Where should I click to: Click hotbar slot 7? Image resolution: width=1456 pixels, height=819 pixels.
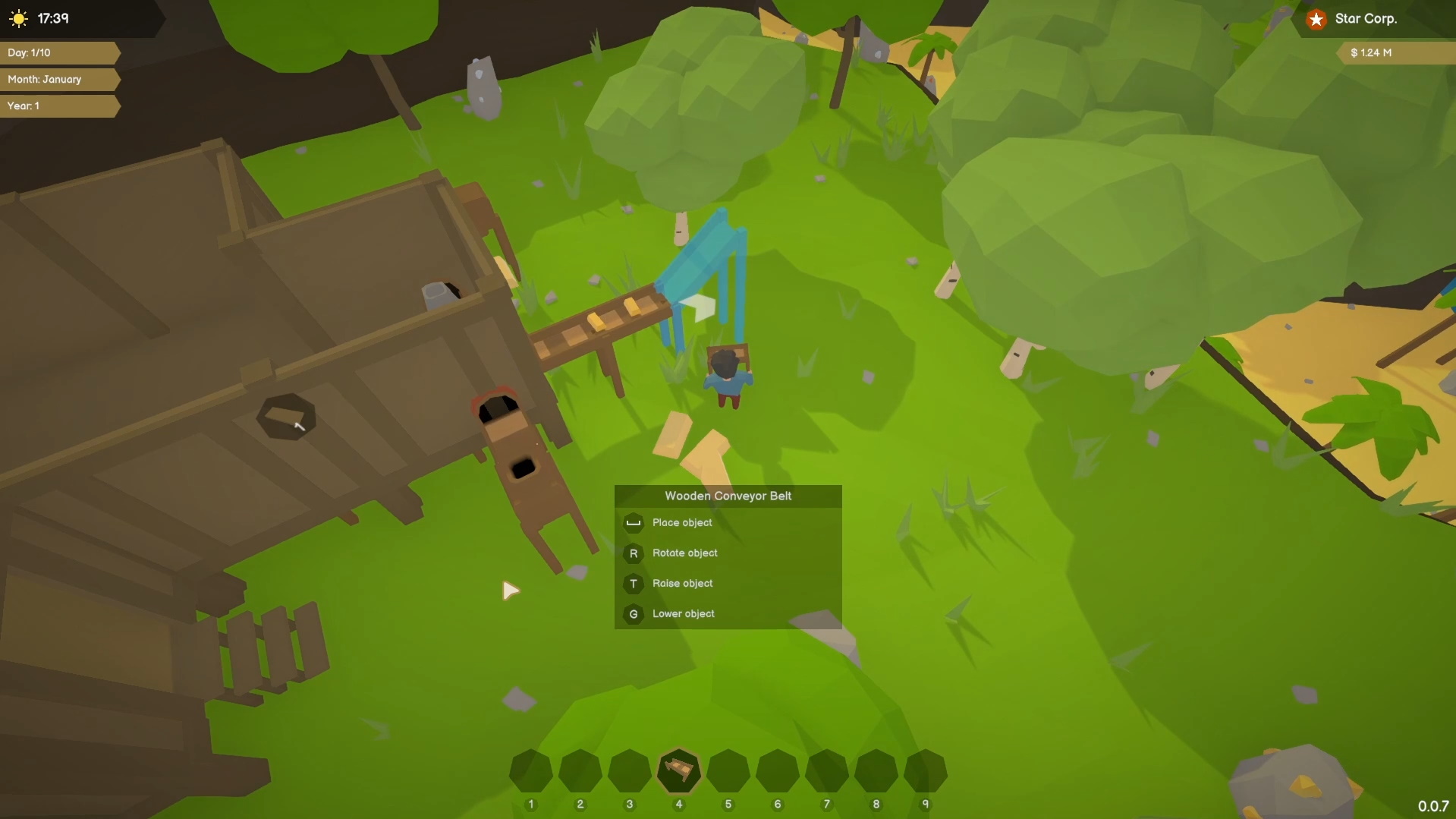(828, 771)
